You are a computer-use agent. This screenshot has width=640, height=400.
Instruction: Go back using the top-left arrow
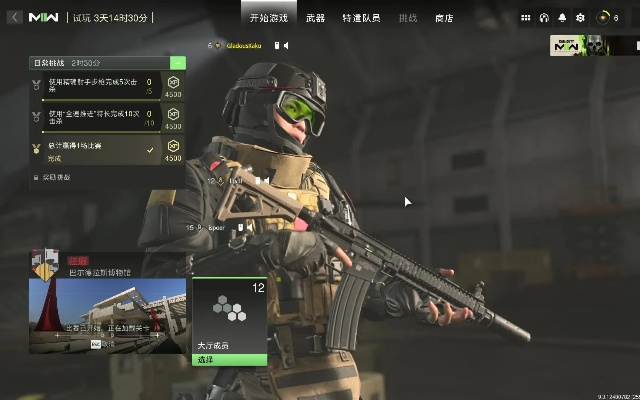point(15,18)
